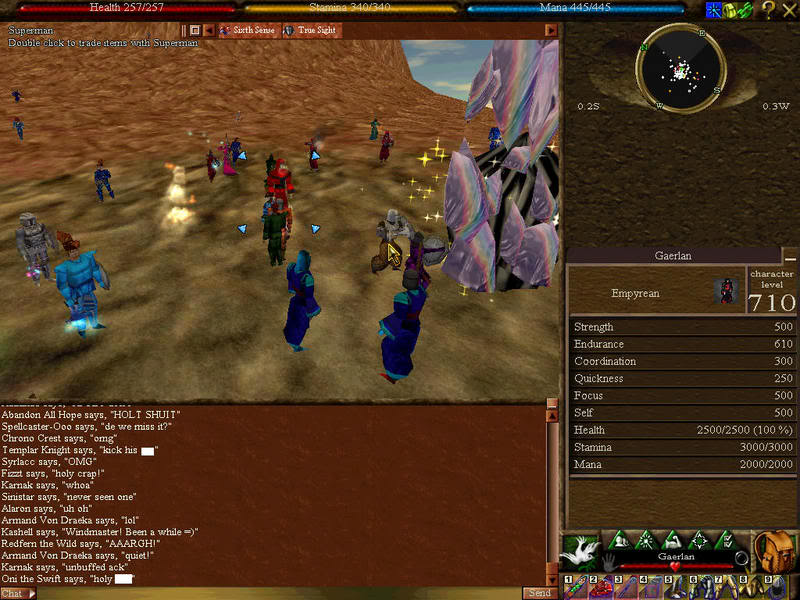800x600 pixels.
Task: Use shortcut slot 2 red robe item
Action: (598, 588)
